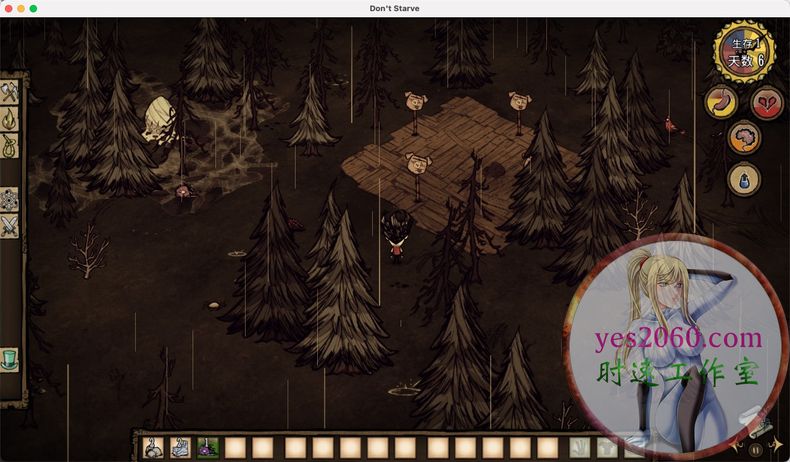This screenshot has width=790, height=462.
Task: Open the Dress top hat crafting tab
Action: point(10,359)
